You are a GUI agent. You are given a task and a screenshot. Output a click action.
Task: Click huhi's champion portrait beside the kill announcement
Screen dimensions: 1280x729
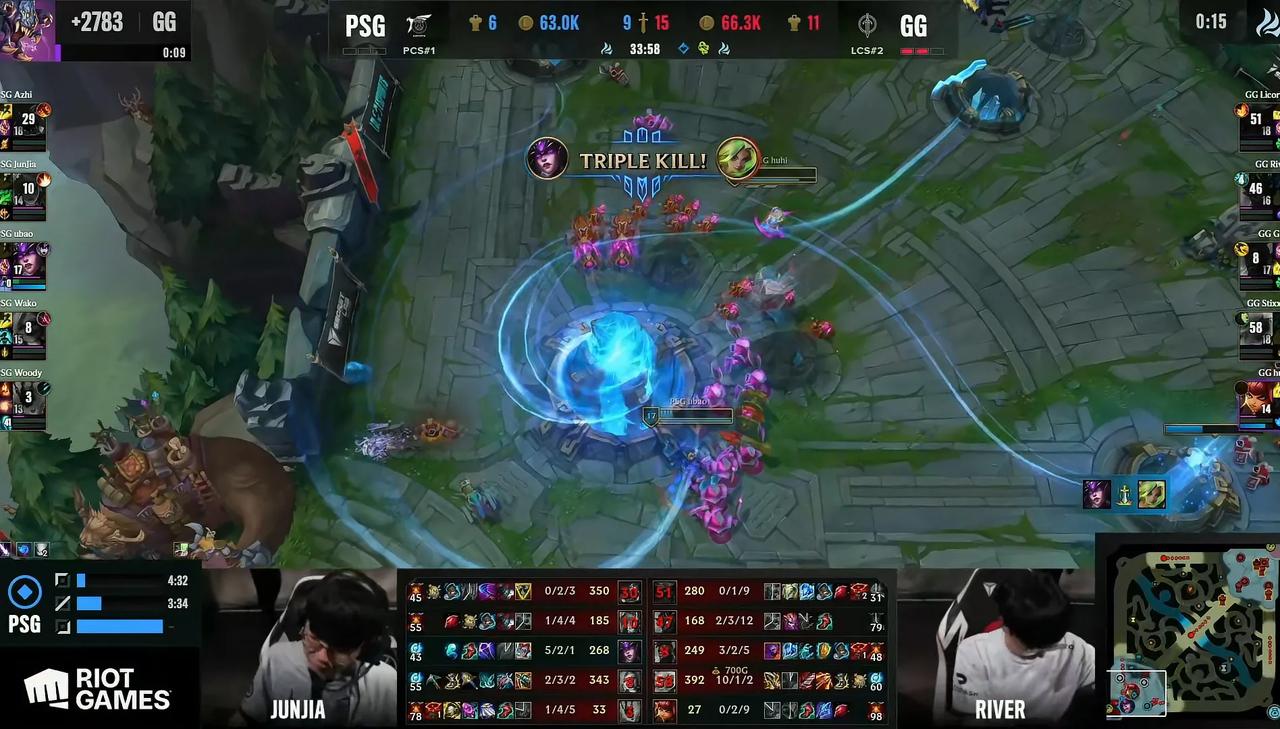737,159
